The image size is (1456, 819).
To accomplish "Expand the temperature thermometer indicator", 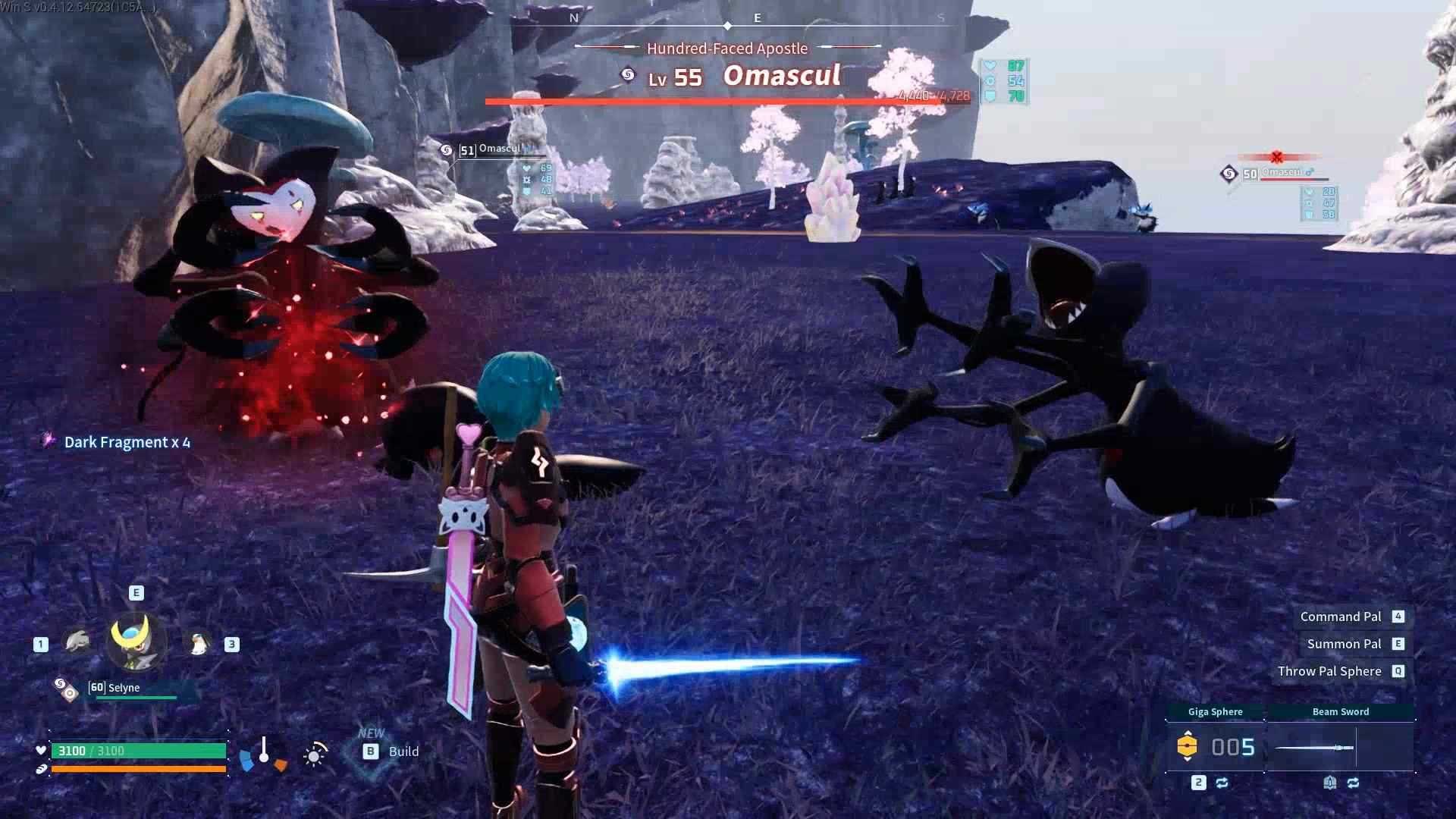I will (x=263, y=751).
